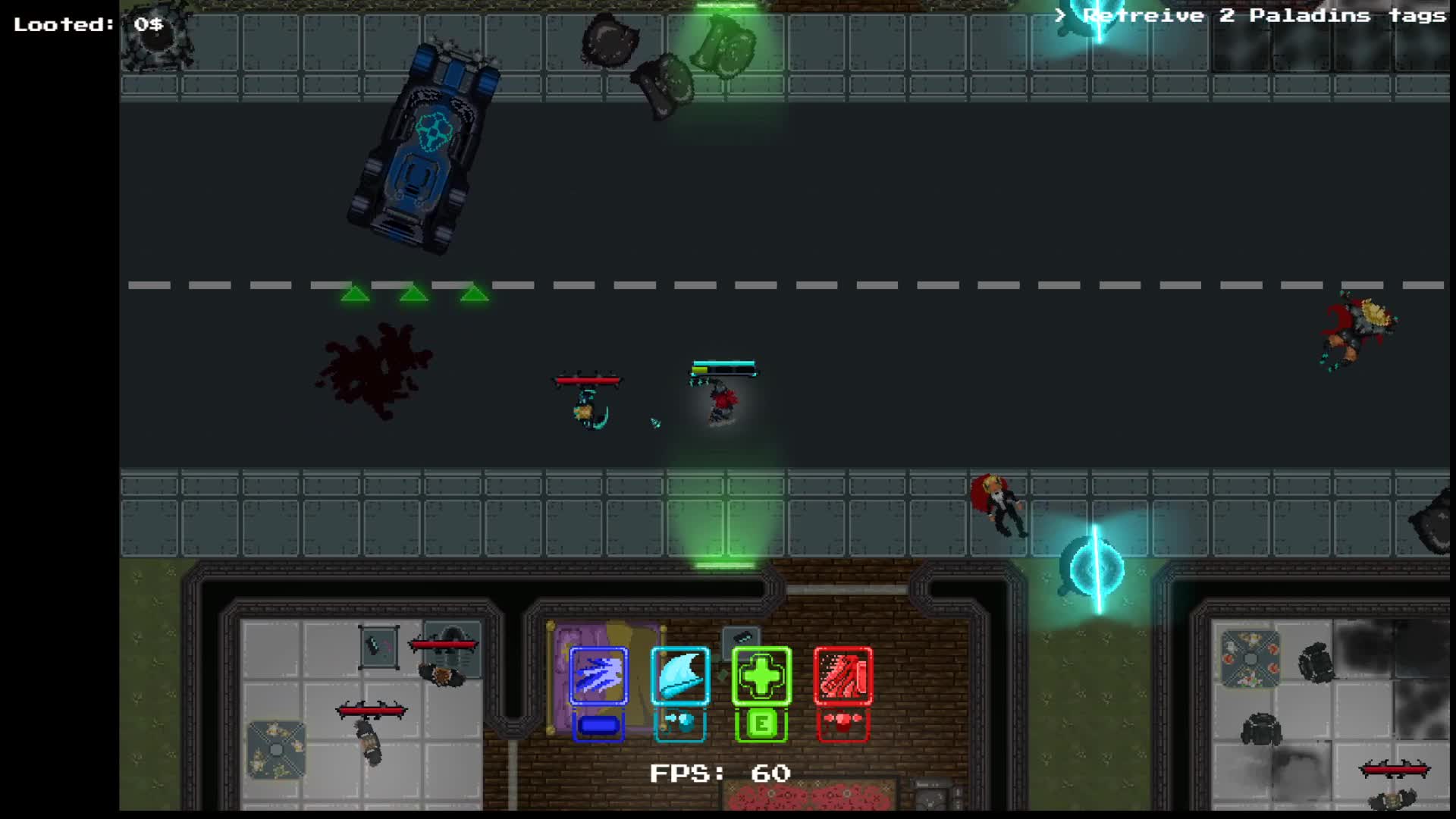The image size is (1456, 819).
Task: Select the cyan fin ability icon
Action: 679,677
